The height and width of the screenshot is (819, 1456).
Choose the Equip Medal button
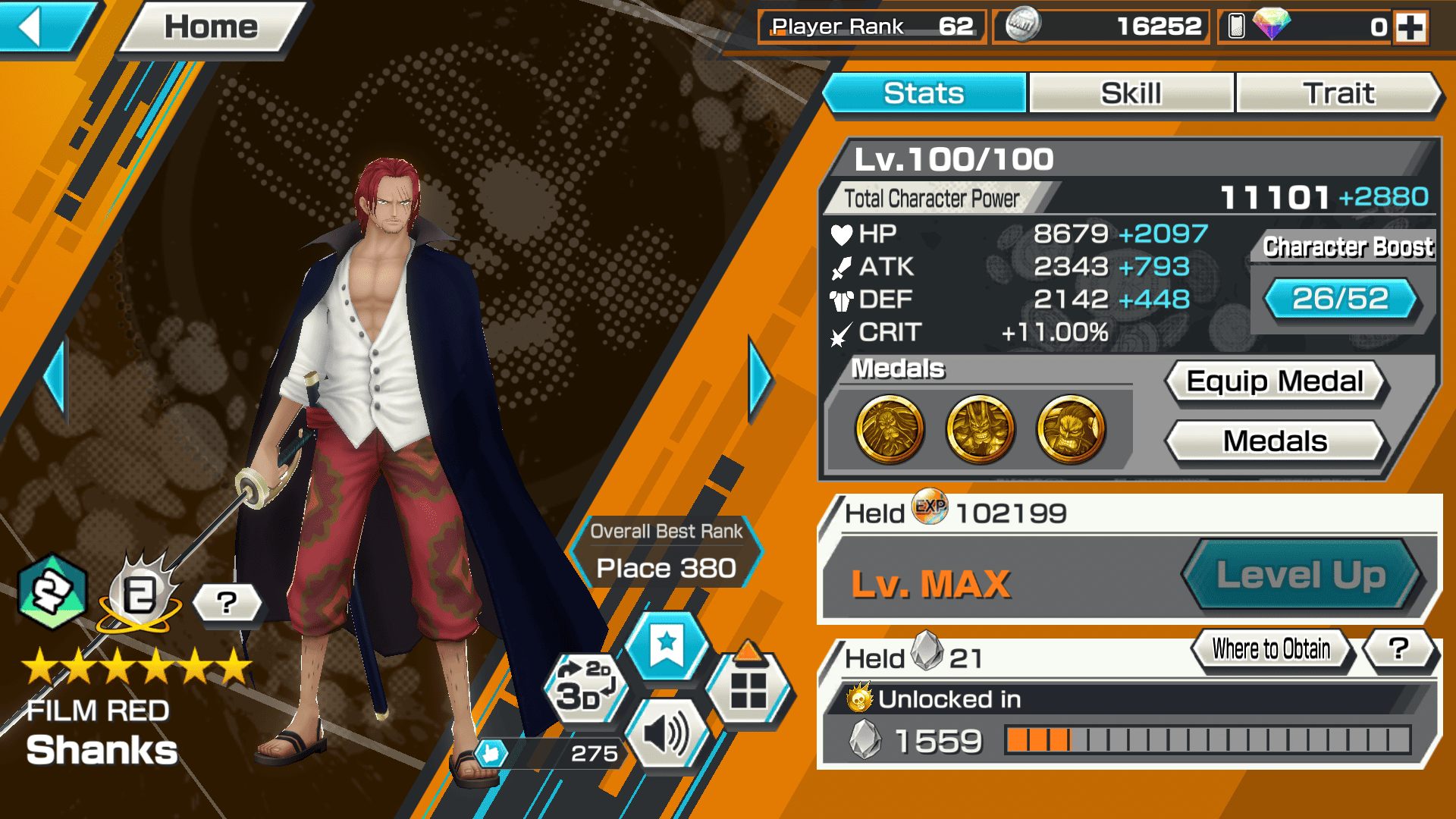(1275, 381)
